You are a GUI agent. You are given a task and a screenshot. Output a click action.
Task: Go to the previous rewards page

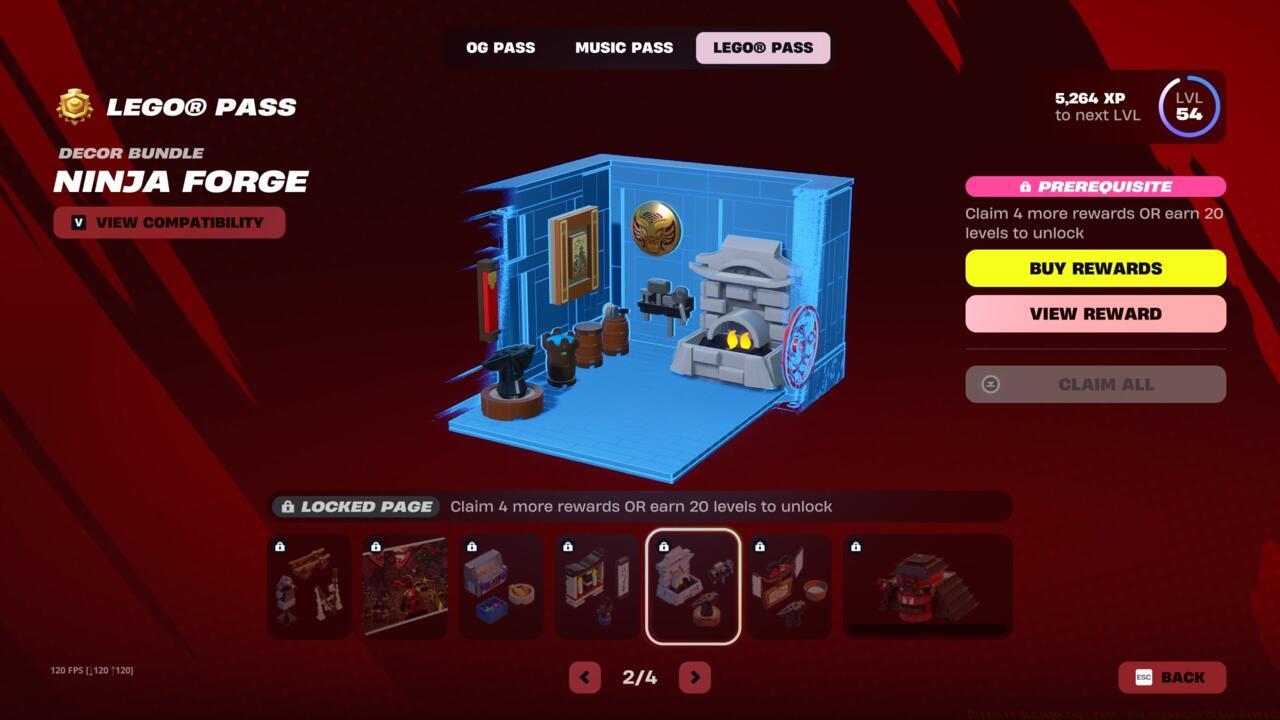click(585, 677)
